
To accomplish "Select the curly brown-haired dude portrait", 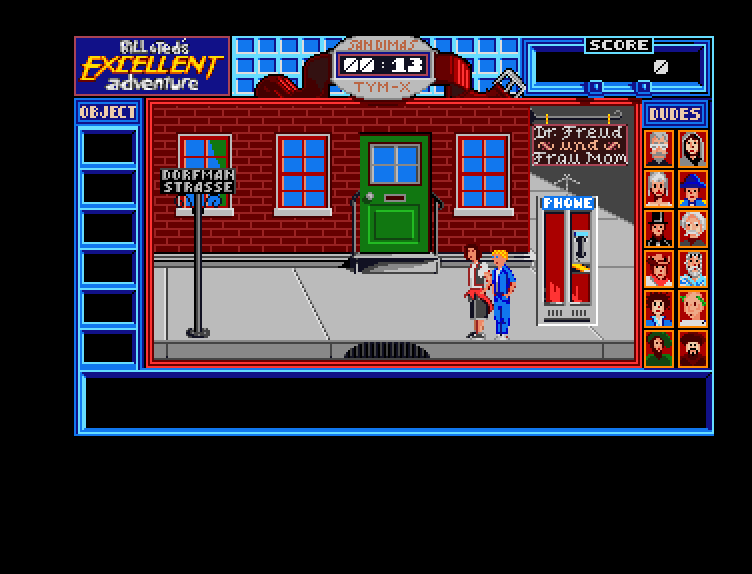I will pos(658,308).
